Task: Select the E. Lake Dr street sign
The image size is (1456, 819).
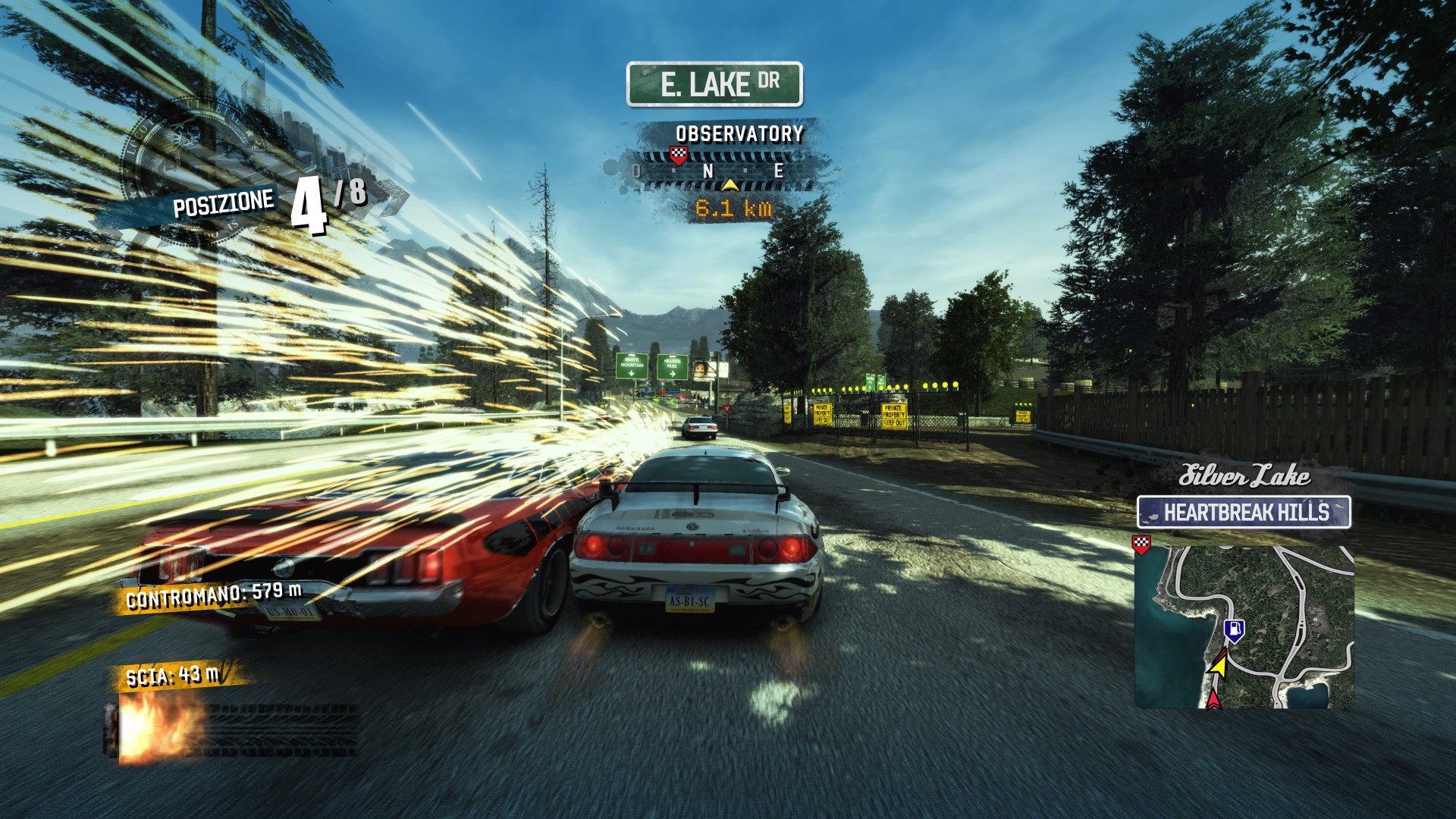Action: 714,84
